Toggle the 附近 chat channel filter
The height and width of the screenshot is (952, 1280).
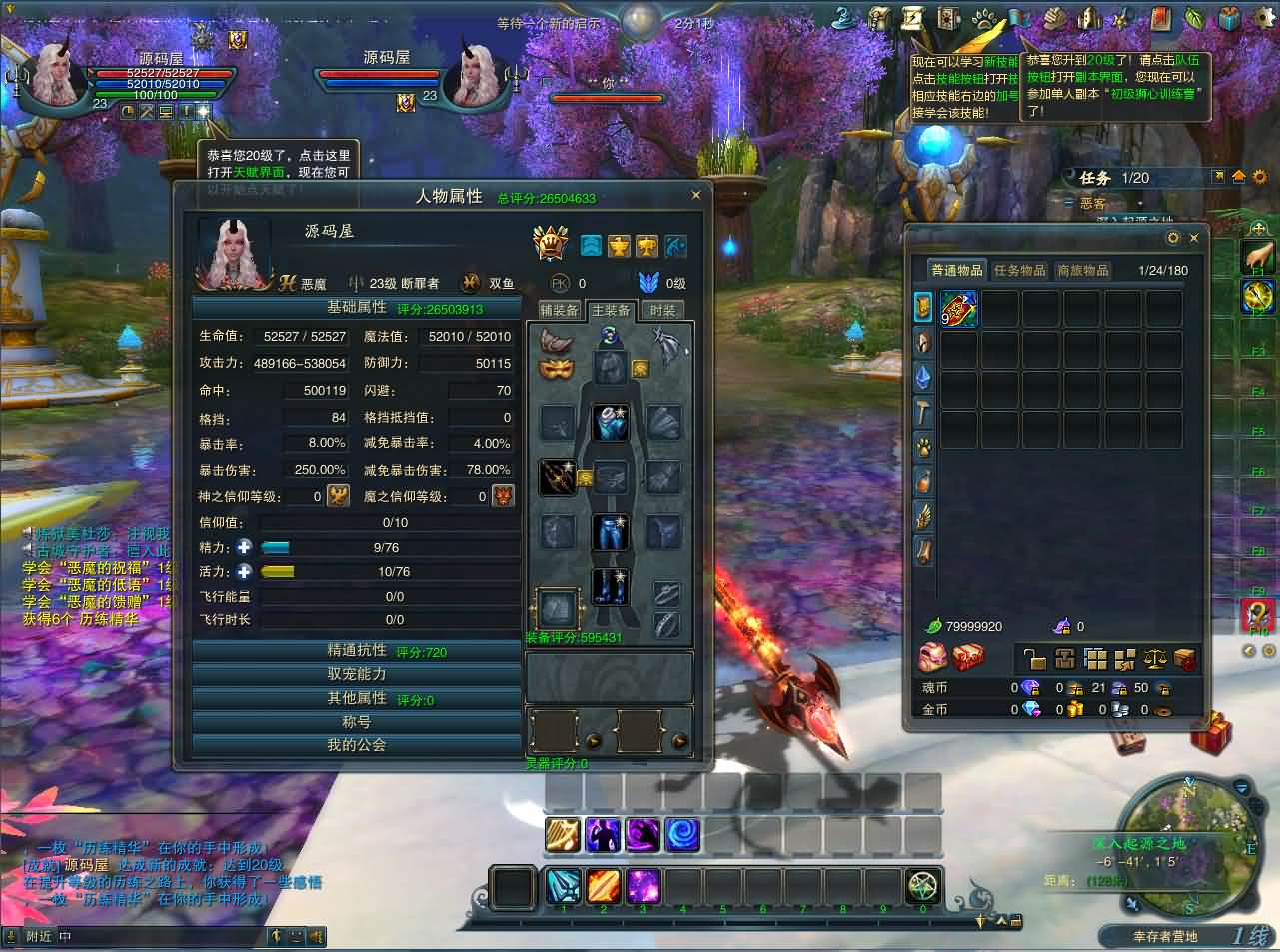point(39,937)
